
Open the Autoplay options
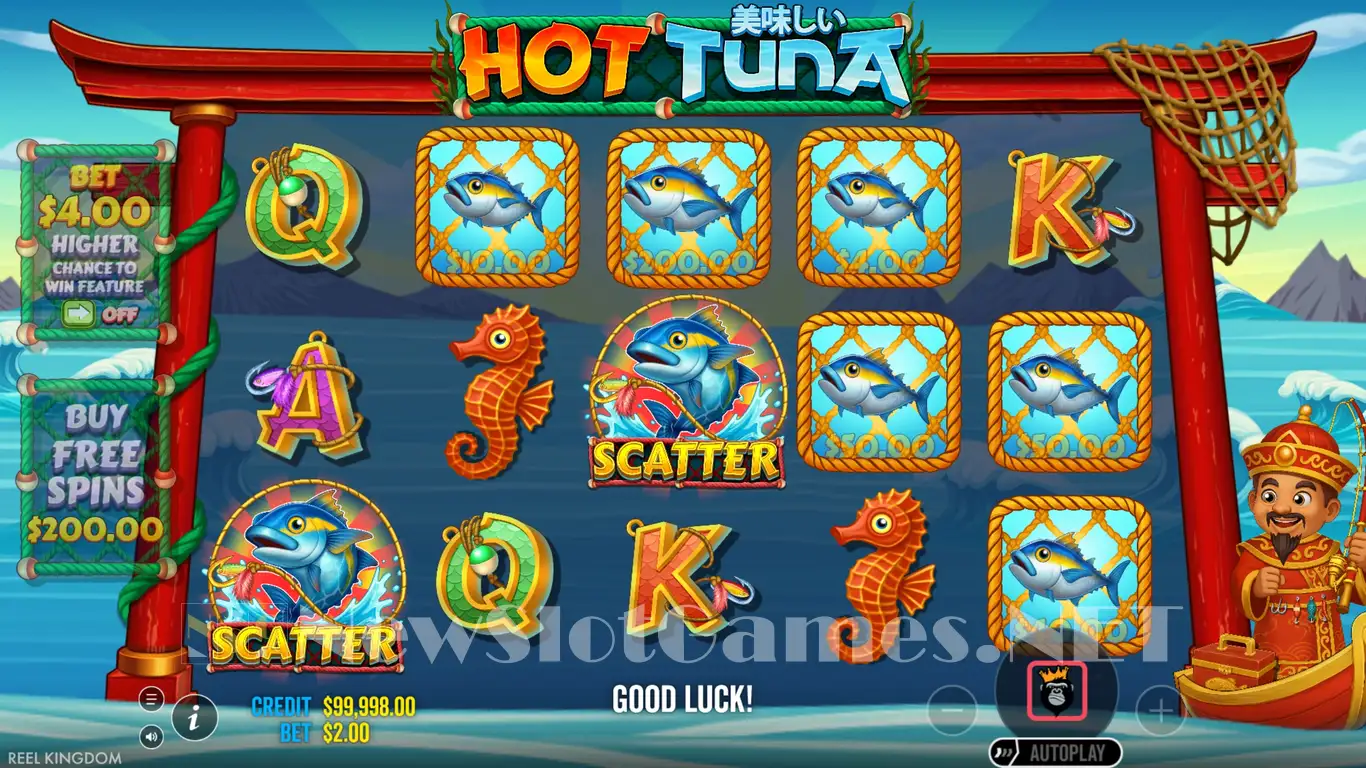point(1055,752)
